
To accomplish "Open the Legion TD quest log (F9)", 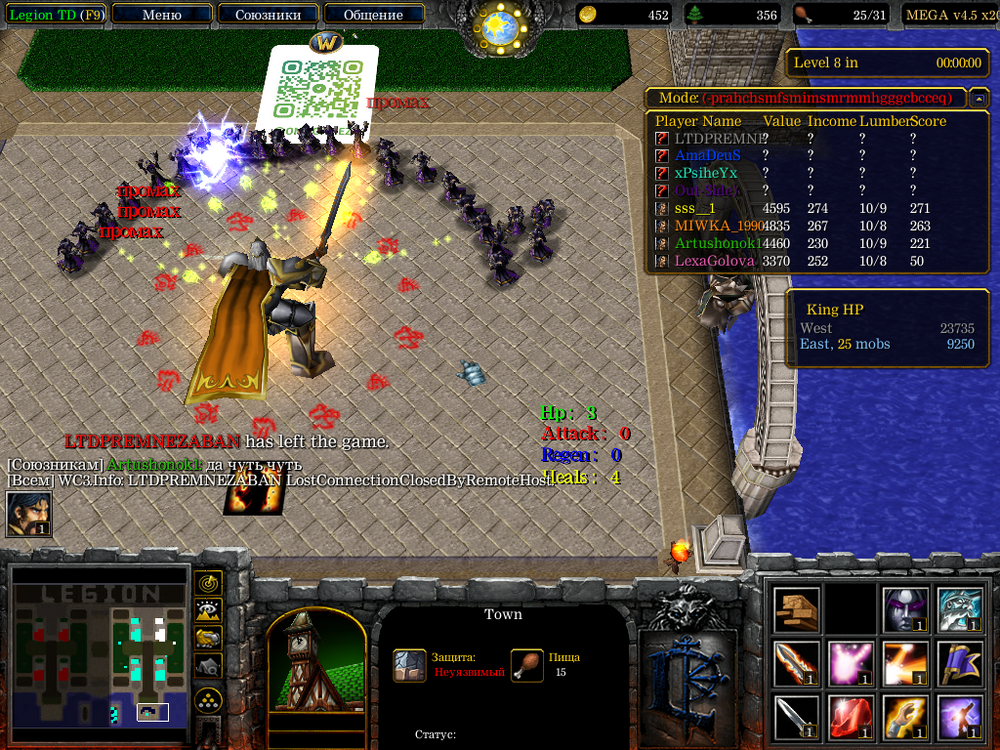I will click(x=54, y=15).
